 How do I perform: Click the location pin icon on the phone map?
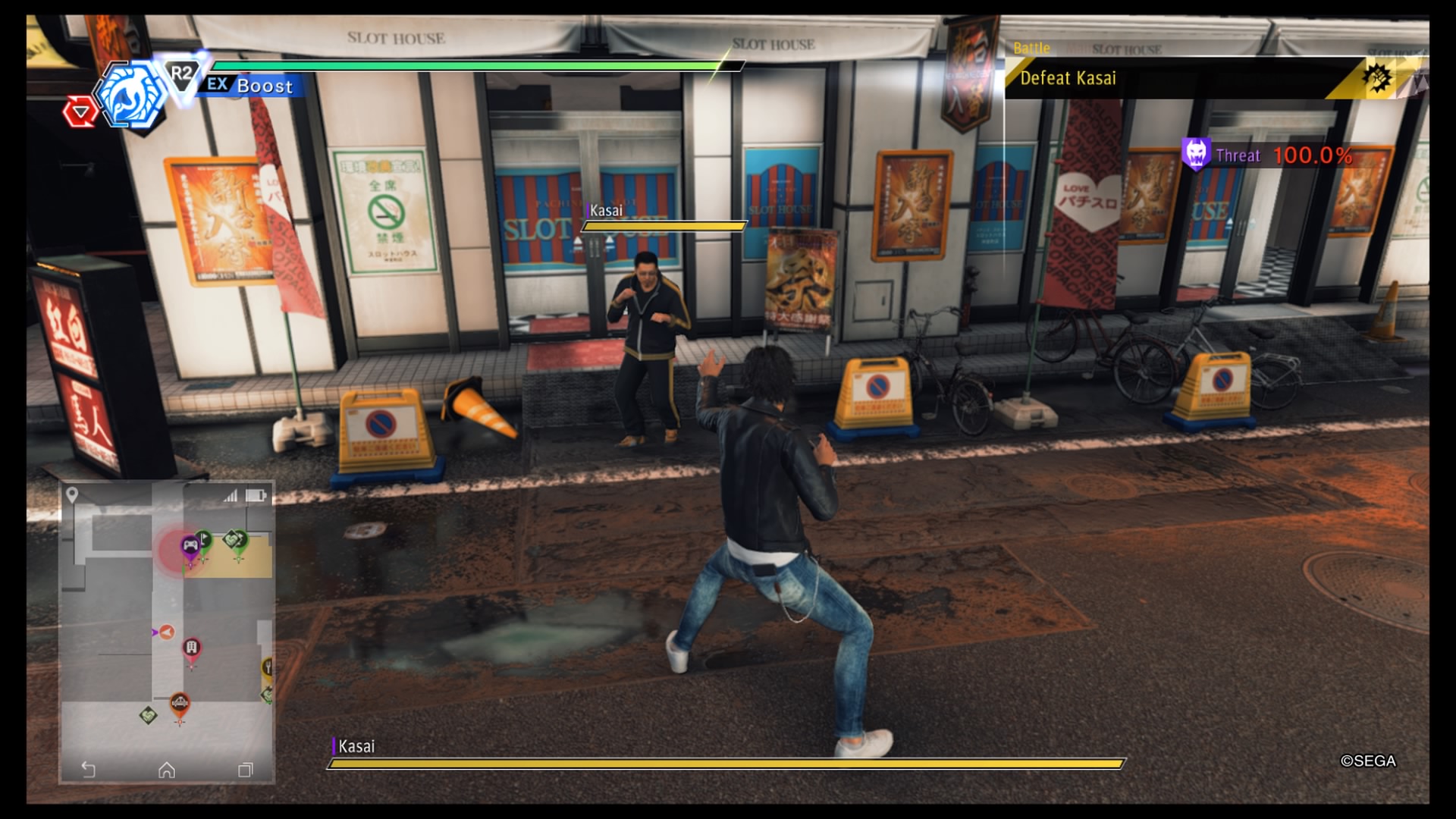pyautogui.click(x=72, y=495)
